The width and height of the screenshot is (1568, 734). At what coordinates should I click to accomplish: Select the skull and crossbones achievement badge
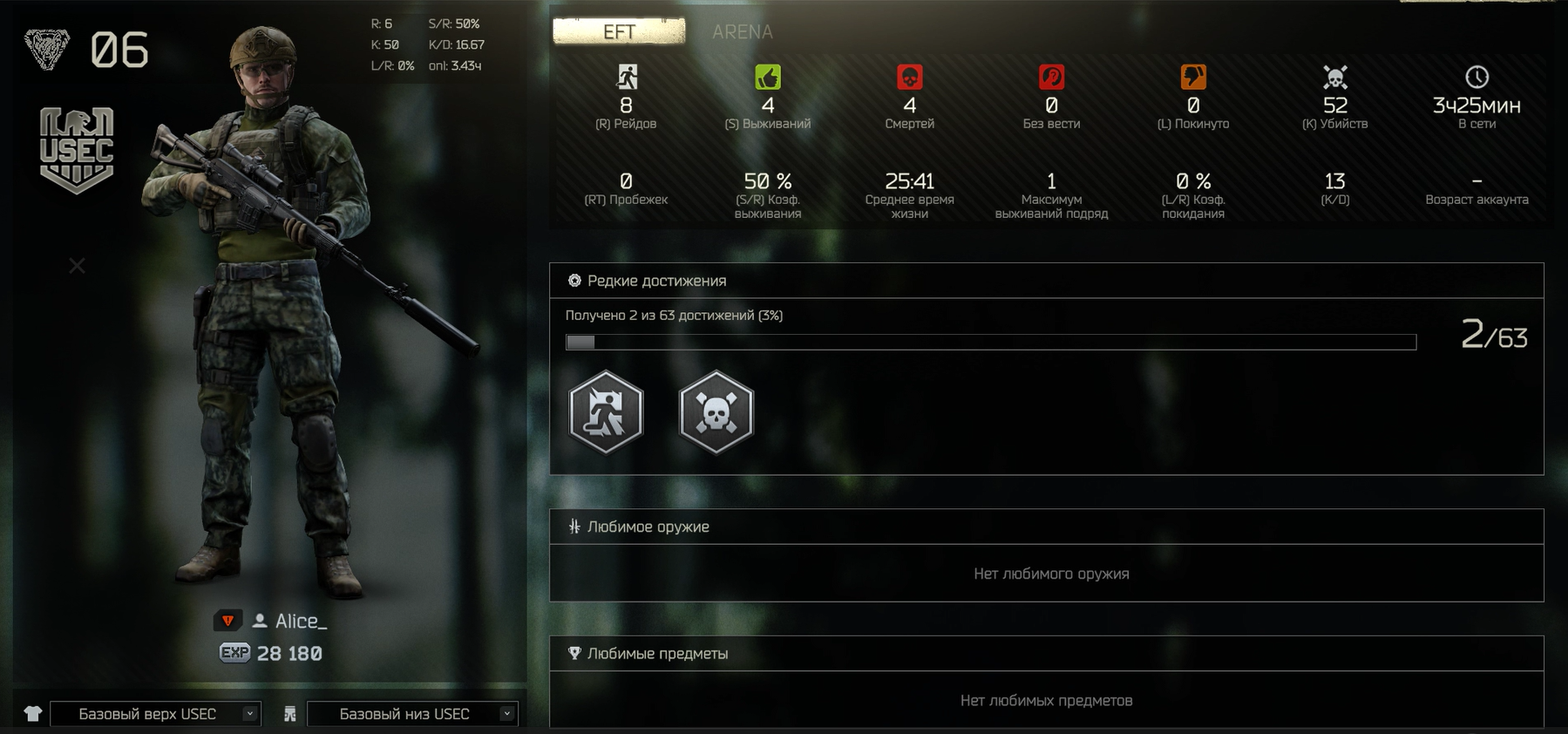(716, 412)
